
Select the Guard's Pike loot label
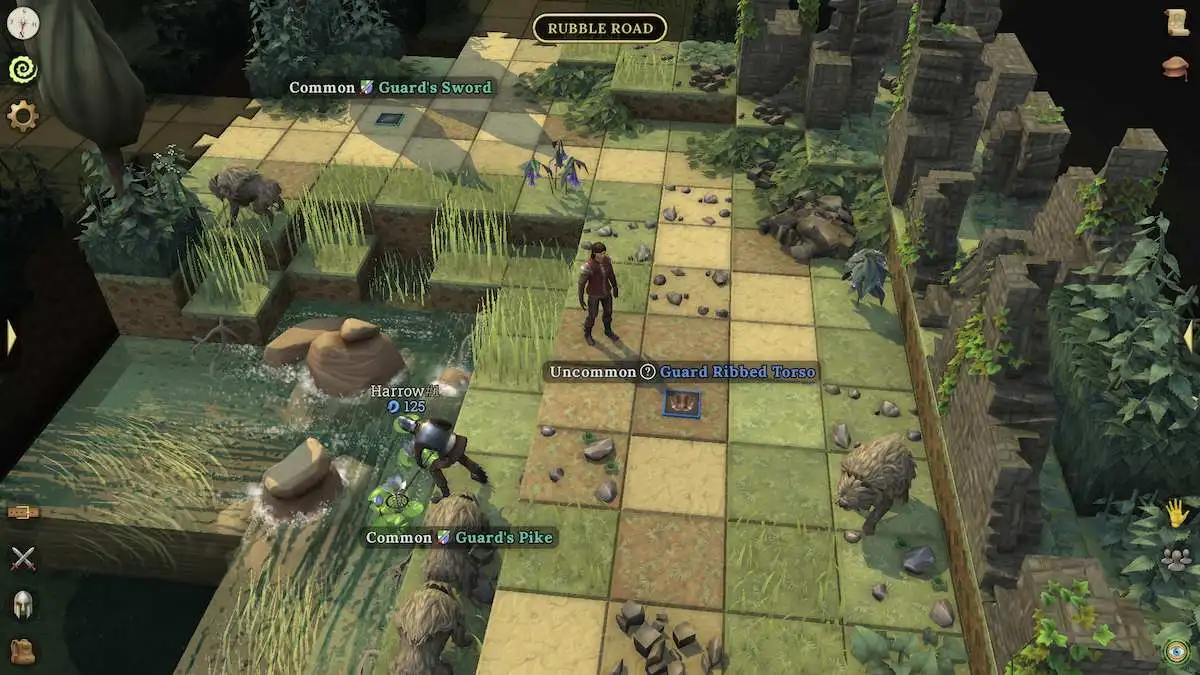point(459,538)
